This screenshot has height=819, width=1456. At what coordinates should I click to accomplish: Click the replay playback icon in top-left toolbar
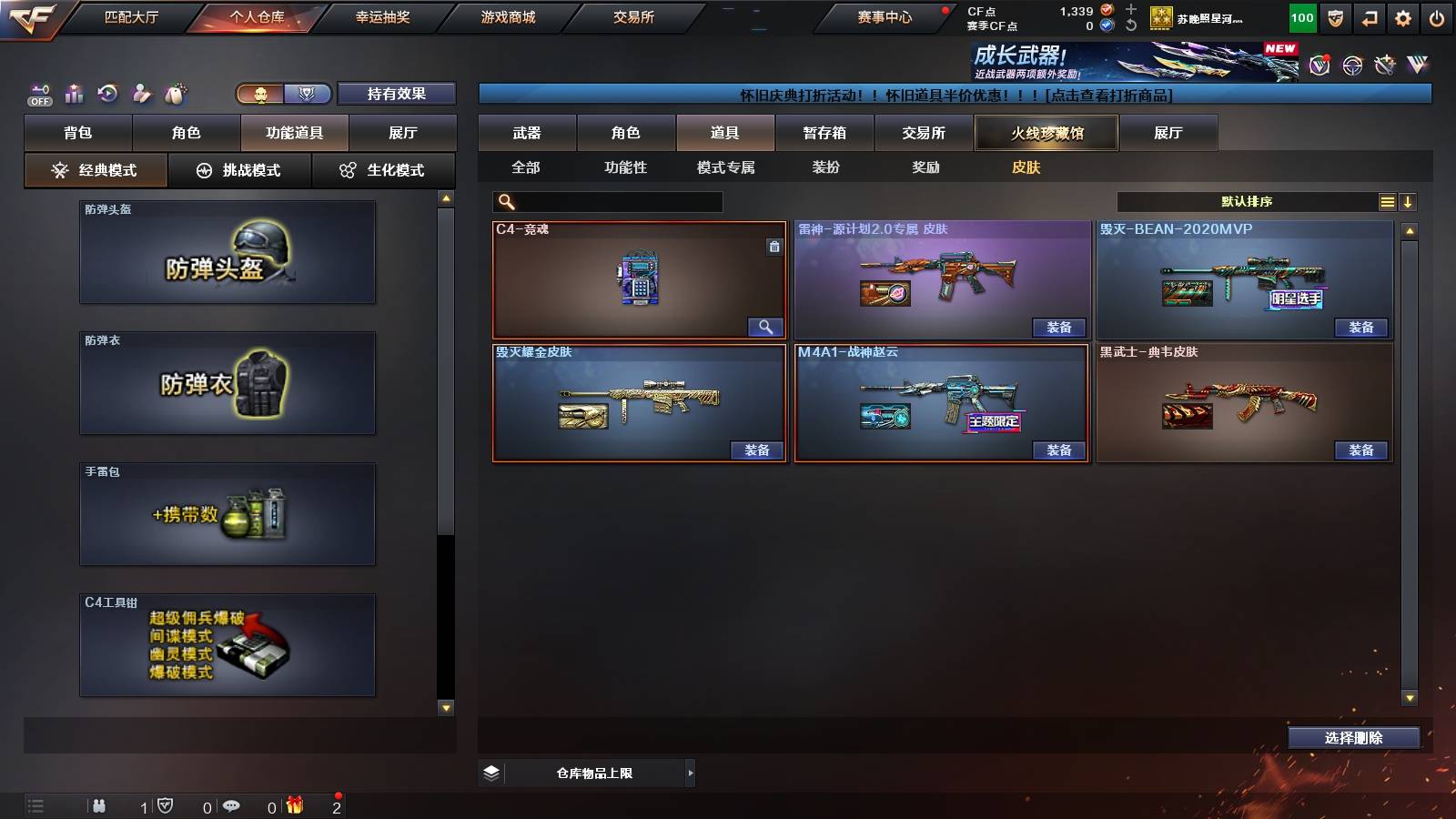[108, 91]
